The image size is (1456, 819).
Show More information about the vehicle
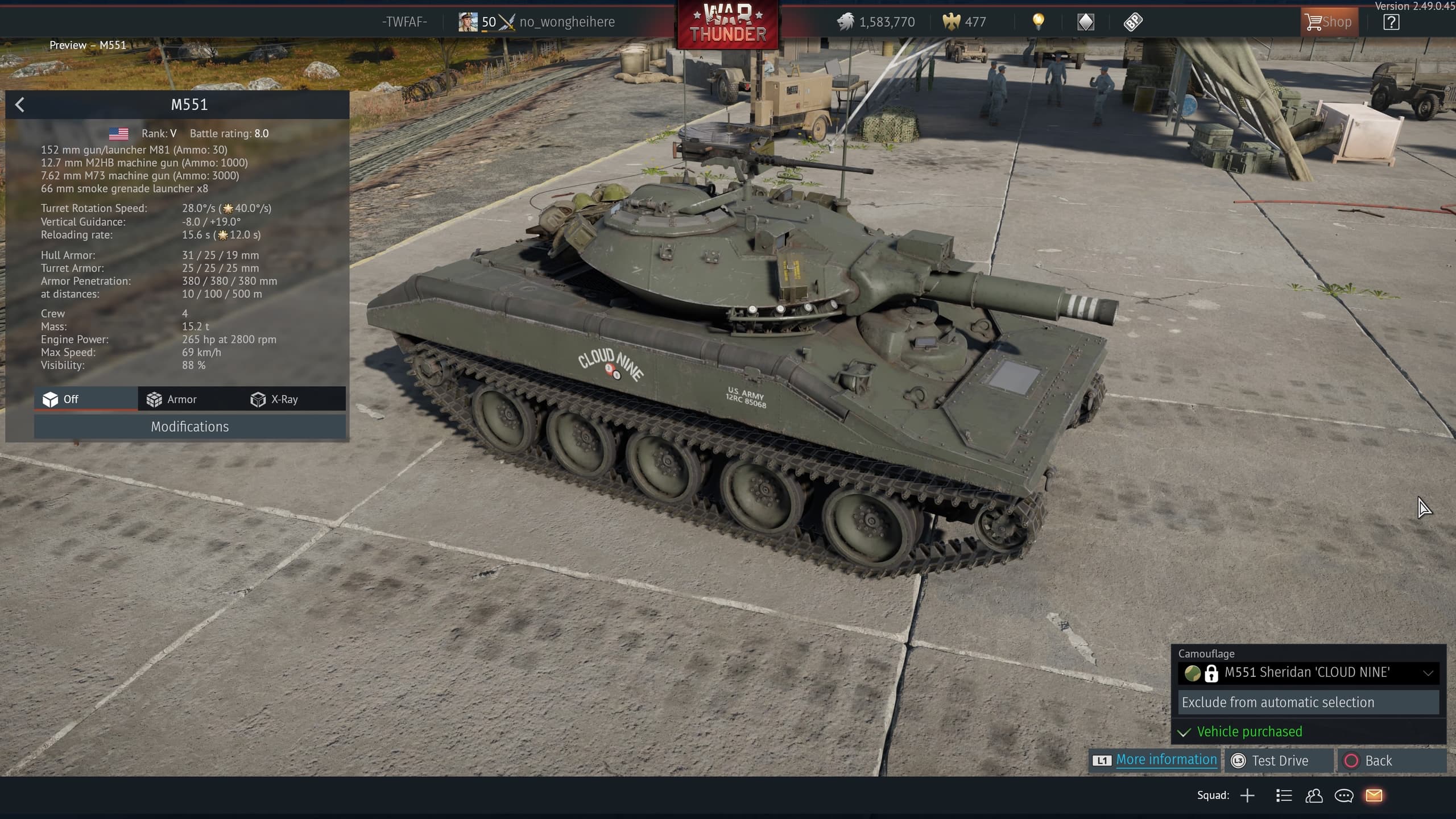1166,760
